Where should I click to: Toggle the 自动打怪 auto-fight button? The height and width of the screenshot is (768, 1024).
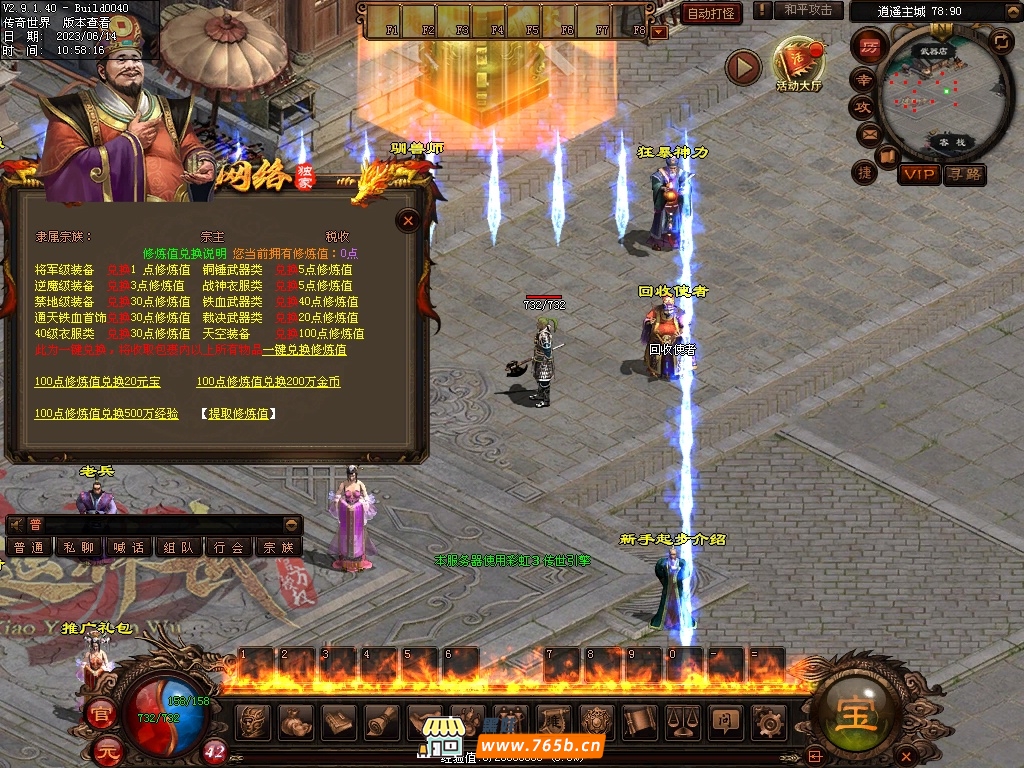tap(712, 13)
